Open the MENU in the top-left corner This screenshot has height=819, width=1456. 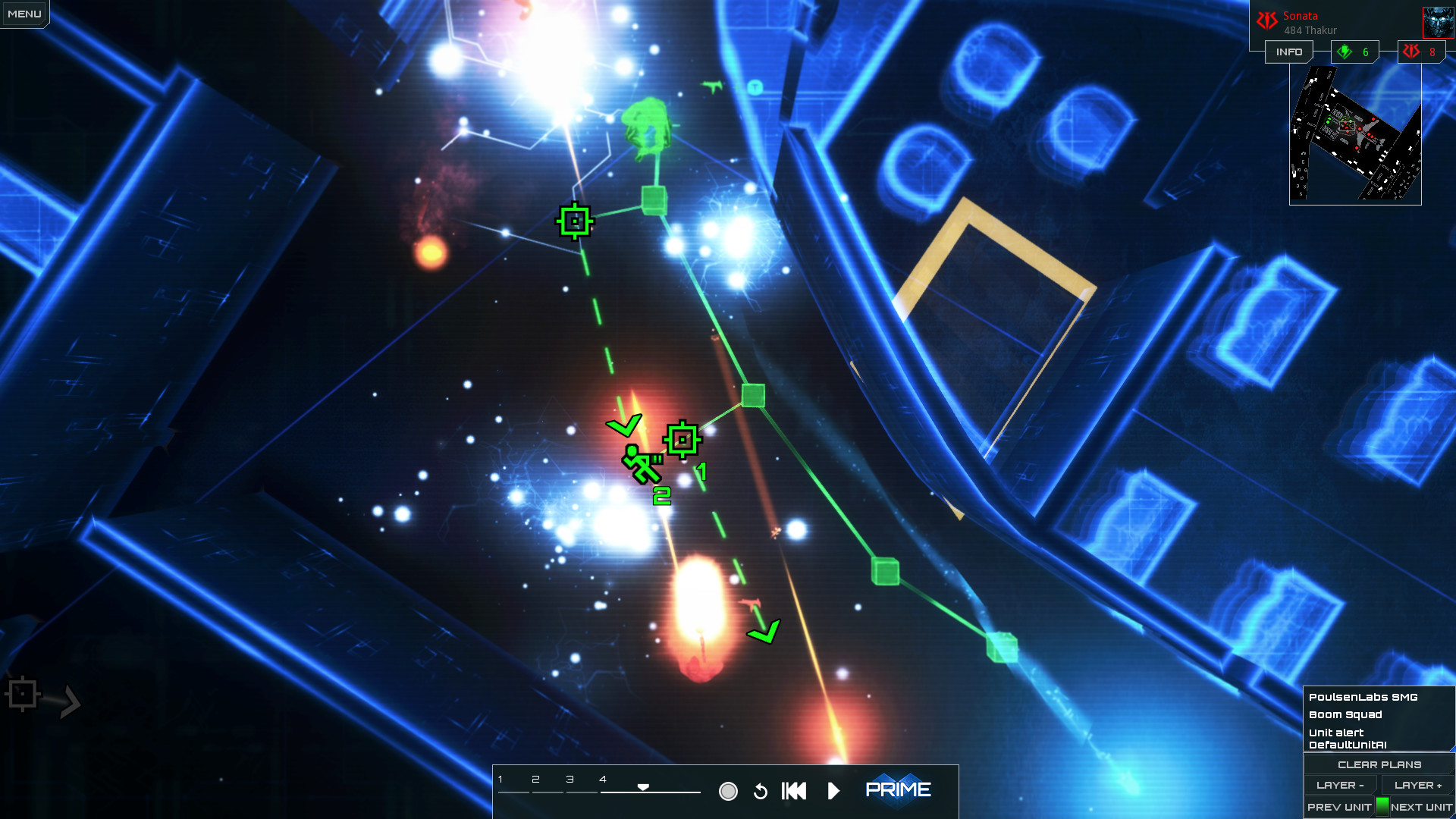pos(24,12)
